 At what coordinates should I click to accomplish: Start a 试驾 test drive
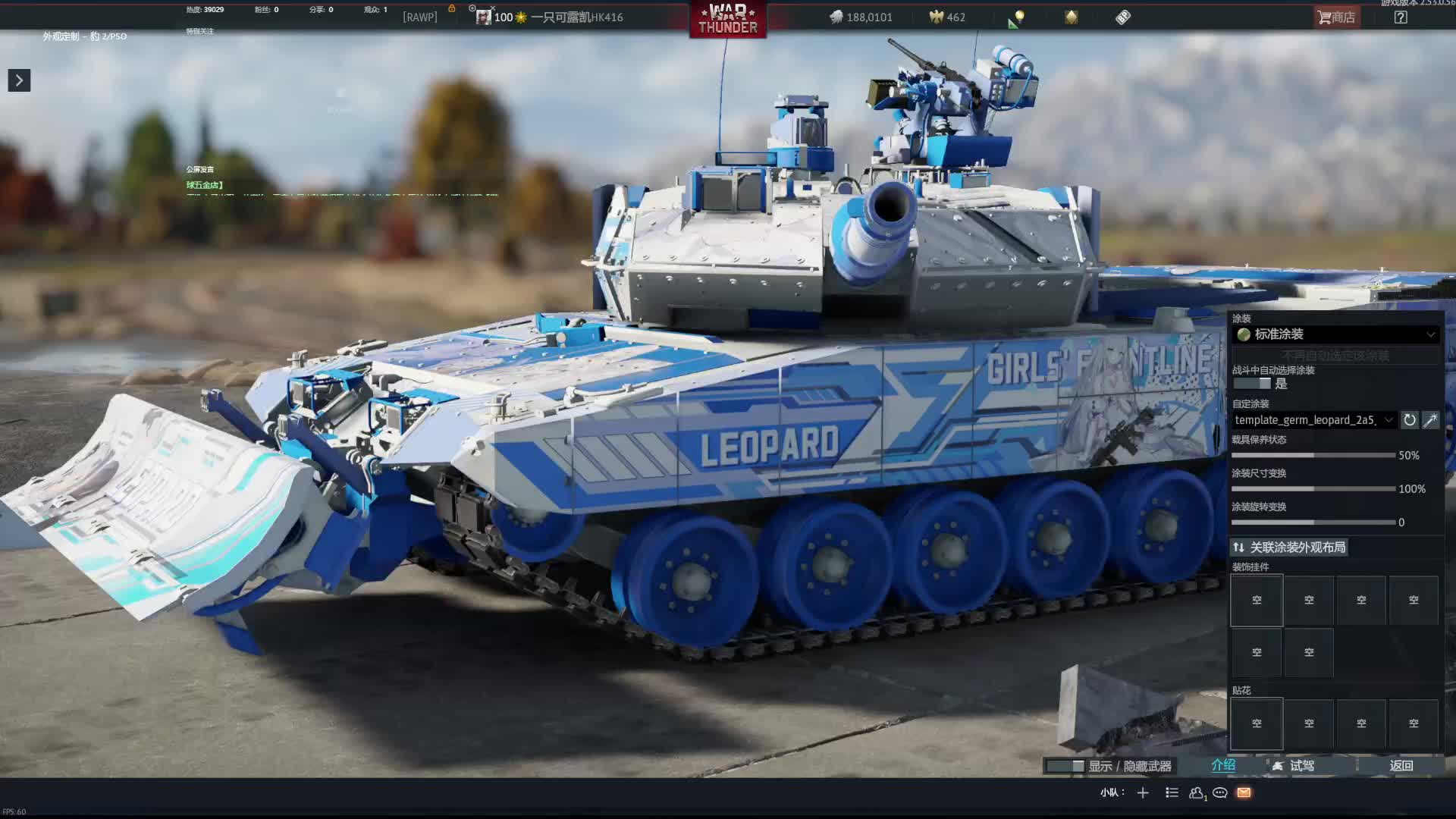click(x=1294, y=766)
